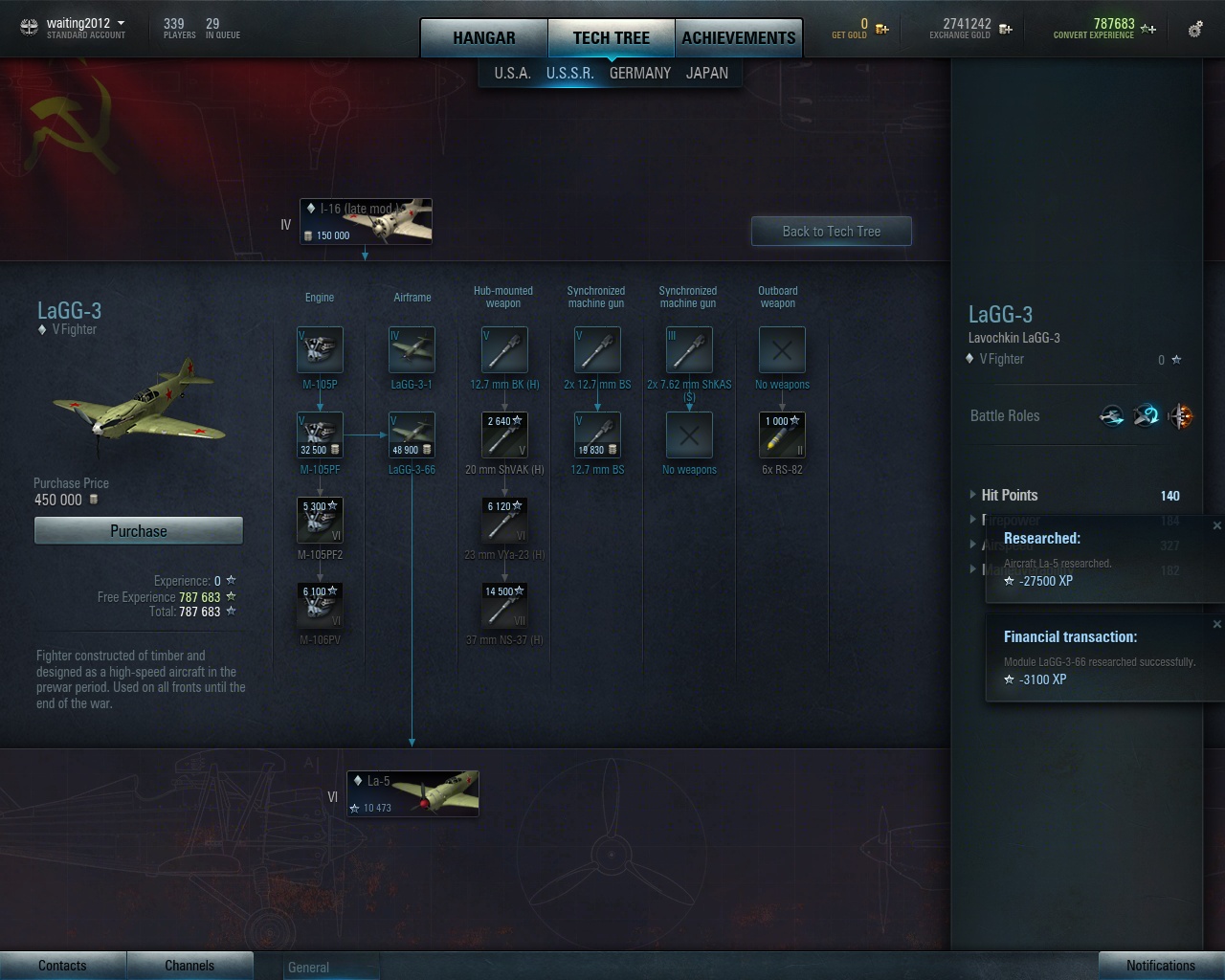Screen dimensions: 1225x980
Task: Select the M-105PF engine module
Action: pyautogui.click(x=320, y=435)
